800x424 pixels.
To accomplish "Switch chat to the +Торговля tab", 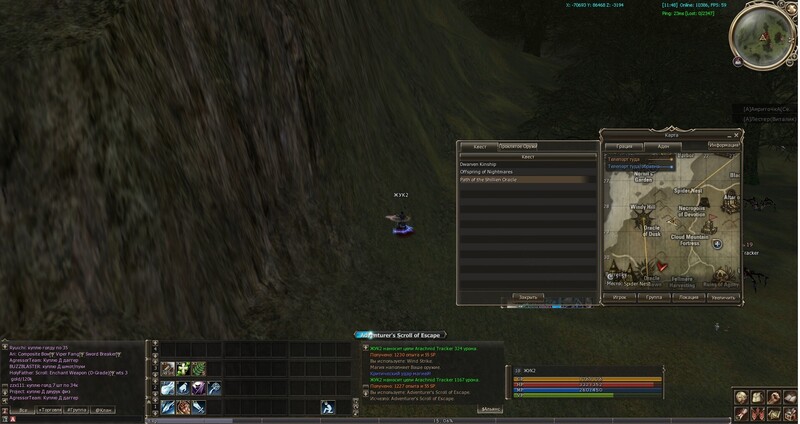I will click(x=52, y=411).
